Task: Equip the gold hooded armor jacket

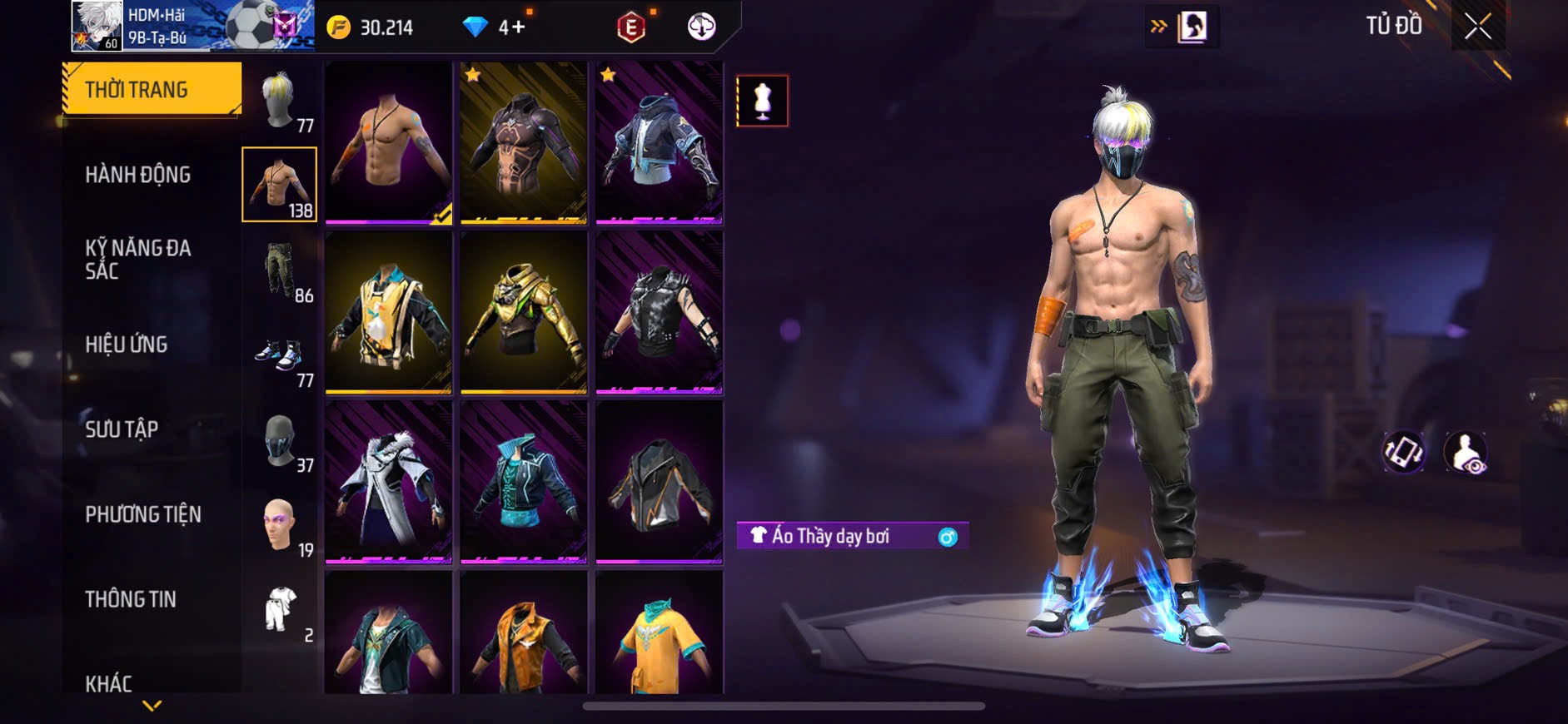Action: tap(523, 312)
